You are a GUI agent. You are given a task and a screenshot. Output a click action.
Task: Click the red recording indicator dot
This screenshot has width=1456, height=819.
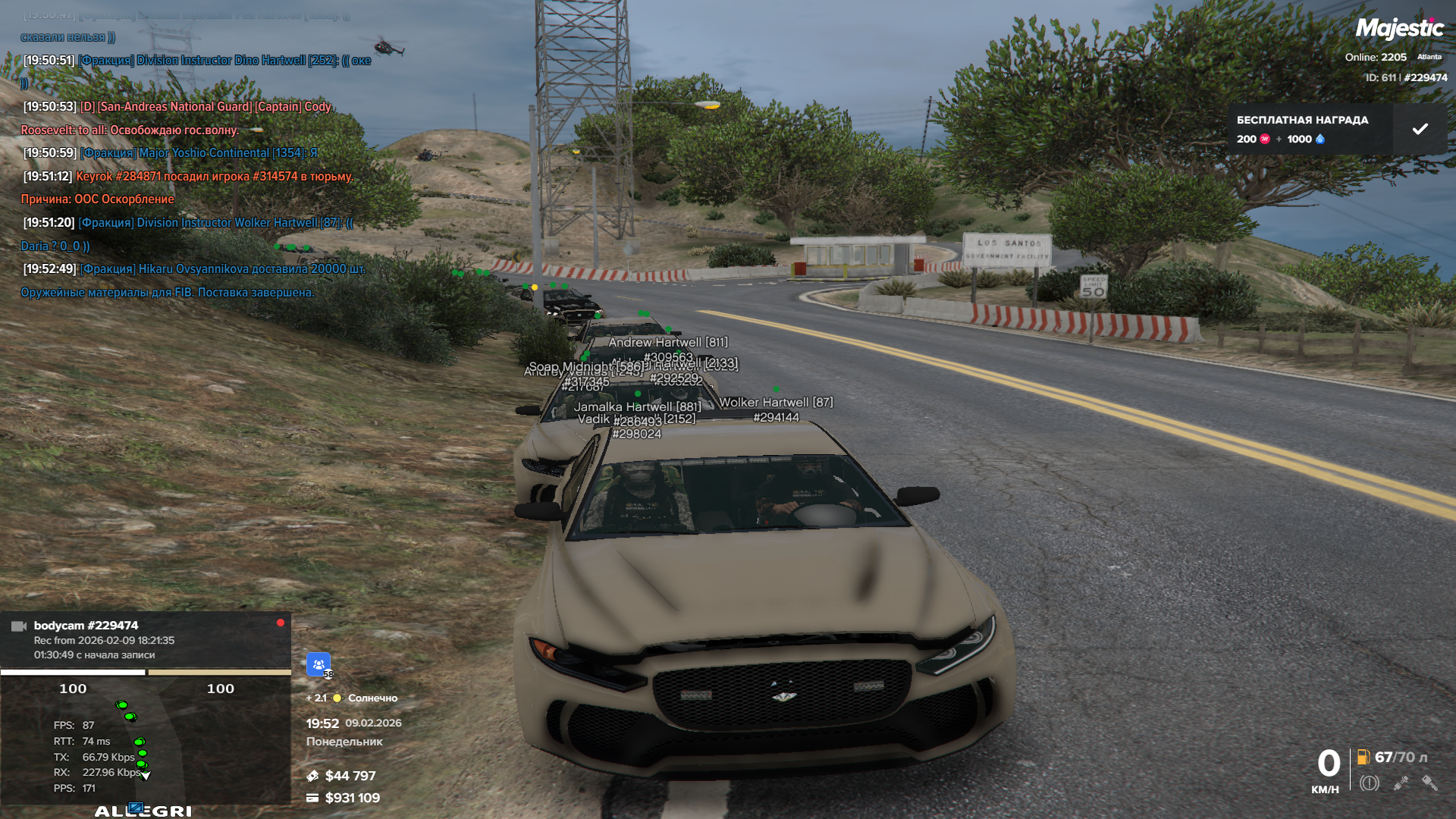point(281,623)
